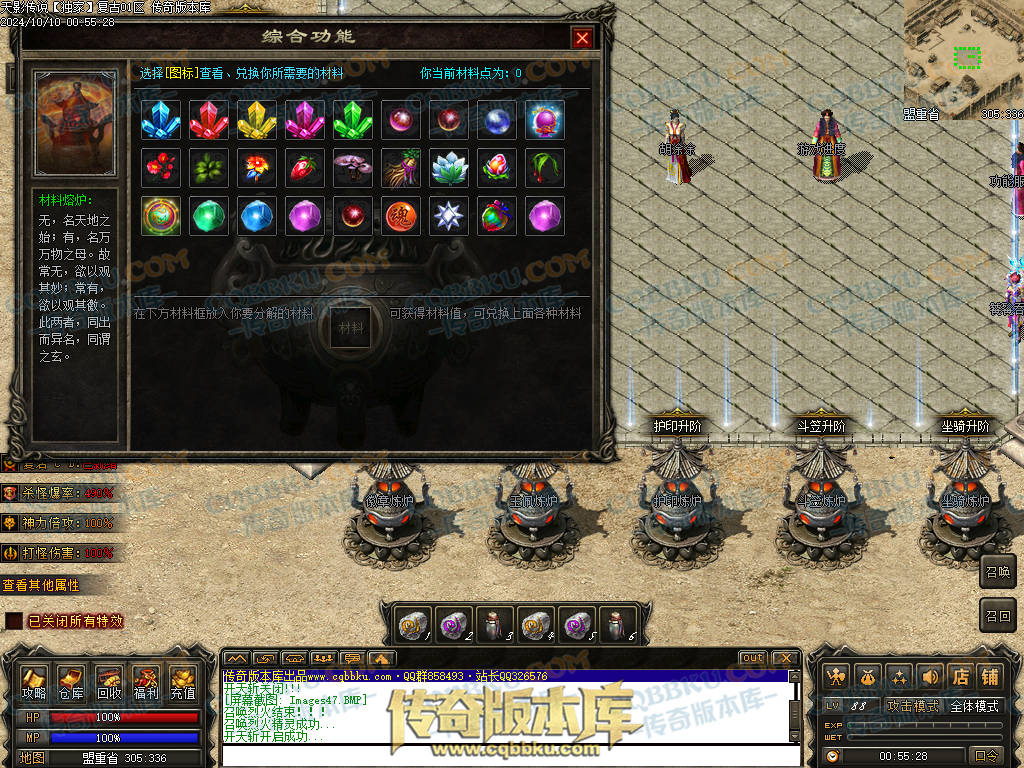Open the 回收 recycle menu
The height and width of the screenshot is (768, 1024).
(108, 682)
